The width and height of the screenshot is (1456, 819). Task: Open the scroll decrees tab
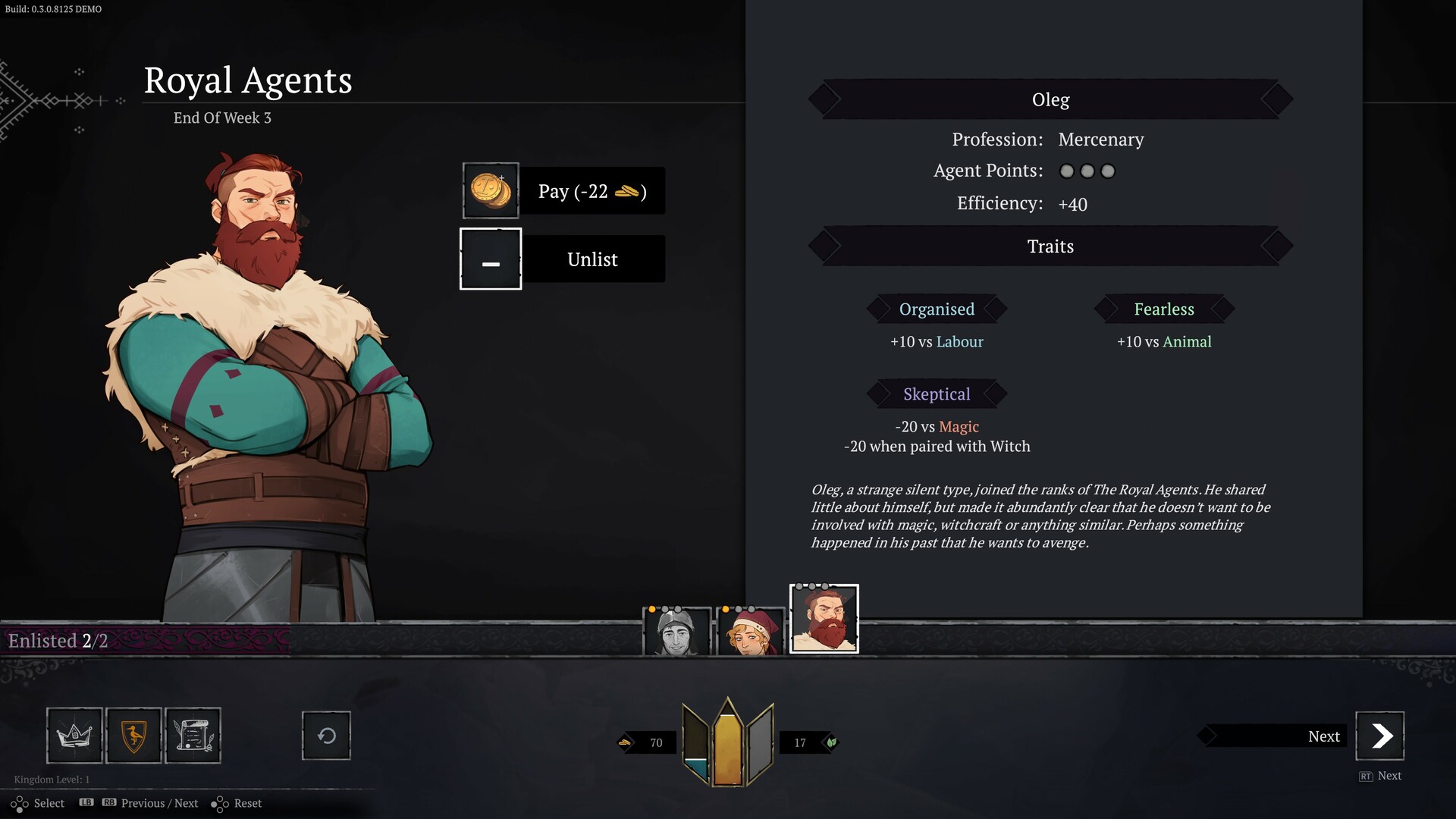[x=193, y=735]
